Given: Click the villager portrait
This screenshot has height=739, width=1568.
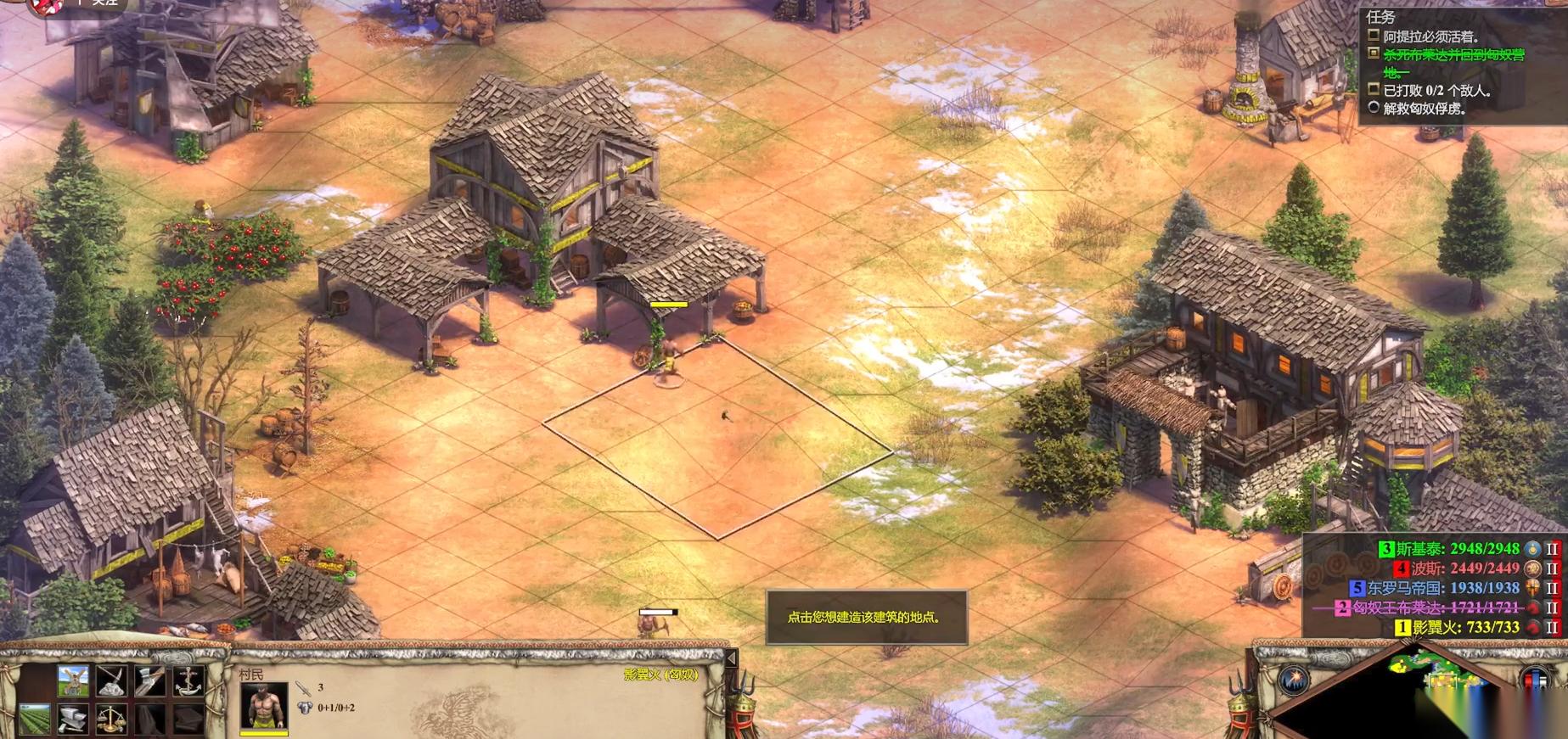Looking at the screenshot, I should 264,706.
